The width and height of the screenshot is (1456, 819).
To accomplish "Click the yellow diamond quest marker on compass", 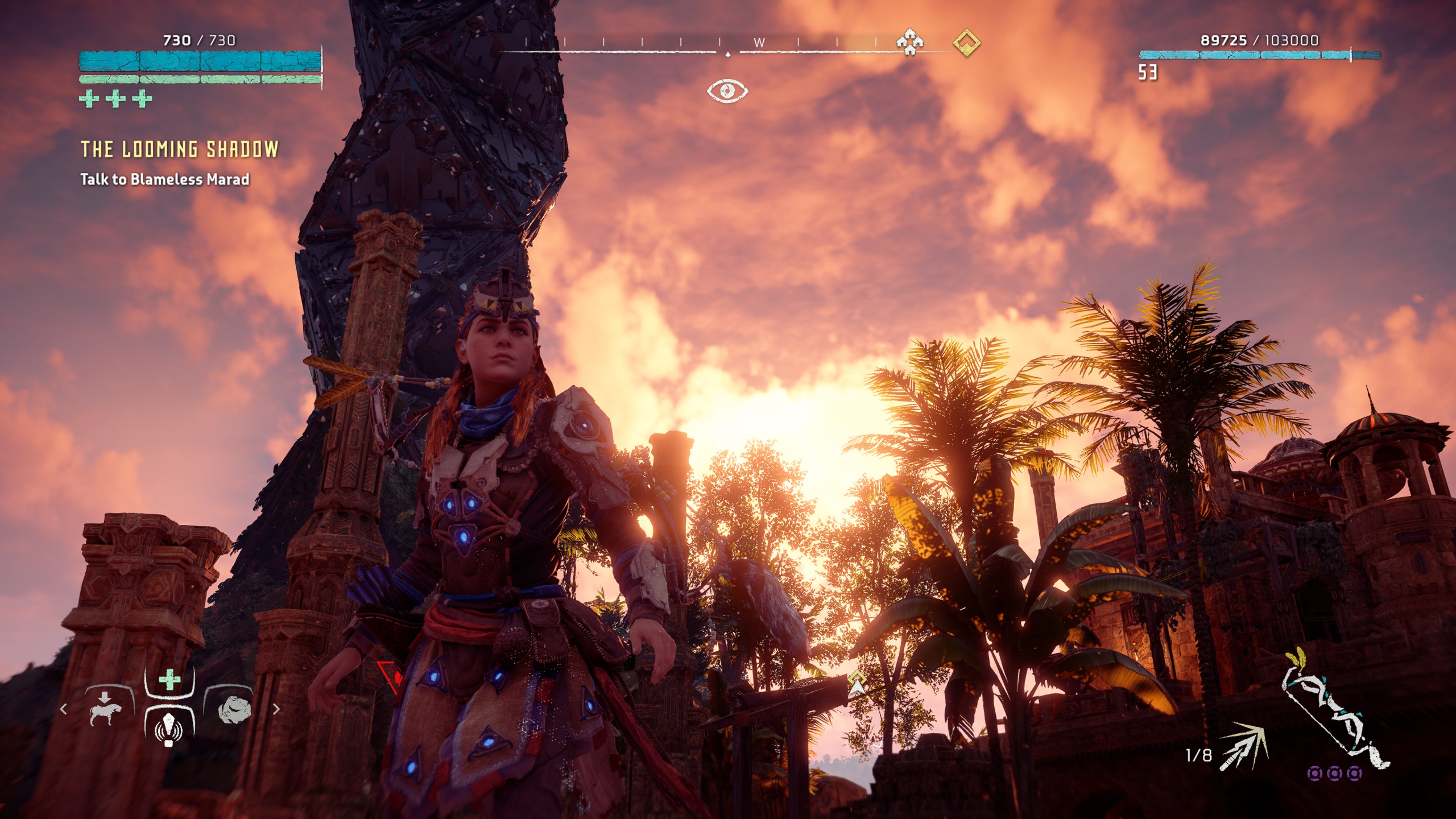I will pos(966,42).
